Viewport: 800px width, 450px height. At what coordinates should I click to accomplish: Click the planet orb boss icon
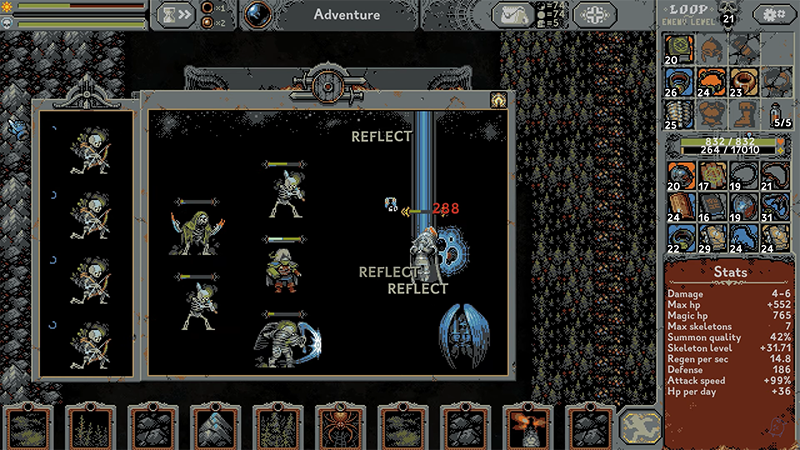(259, 14)
